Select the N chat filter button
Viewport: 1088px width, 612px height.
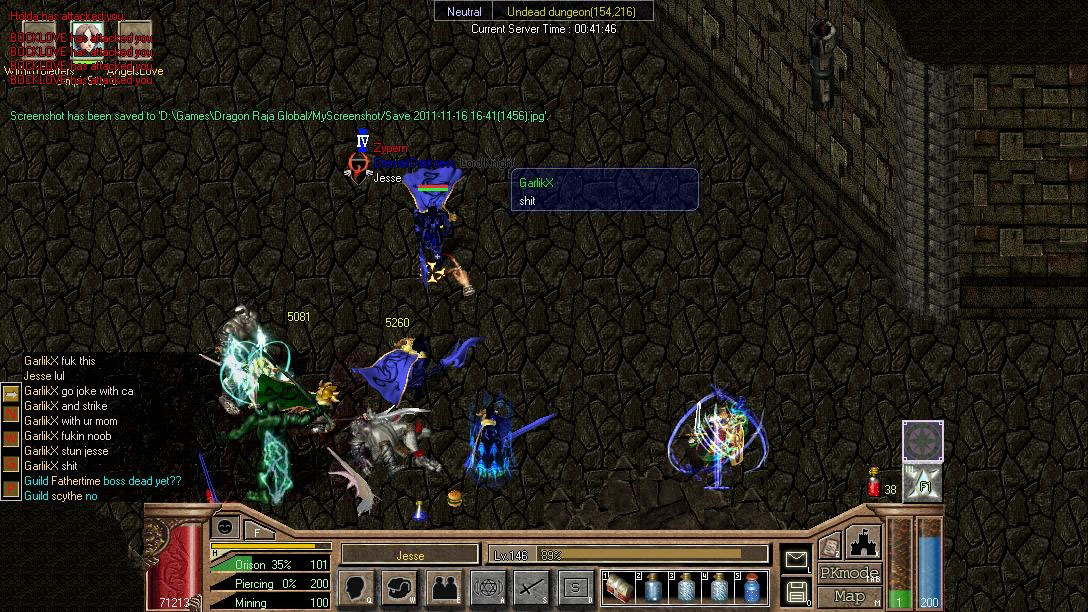pos(11,413)
